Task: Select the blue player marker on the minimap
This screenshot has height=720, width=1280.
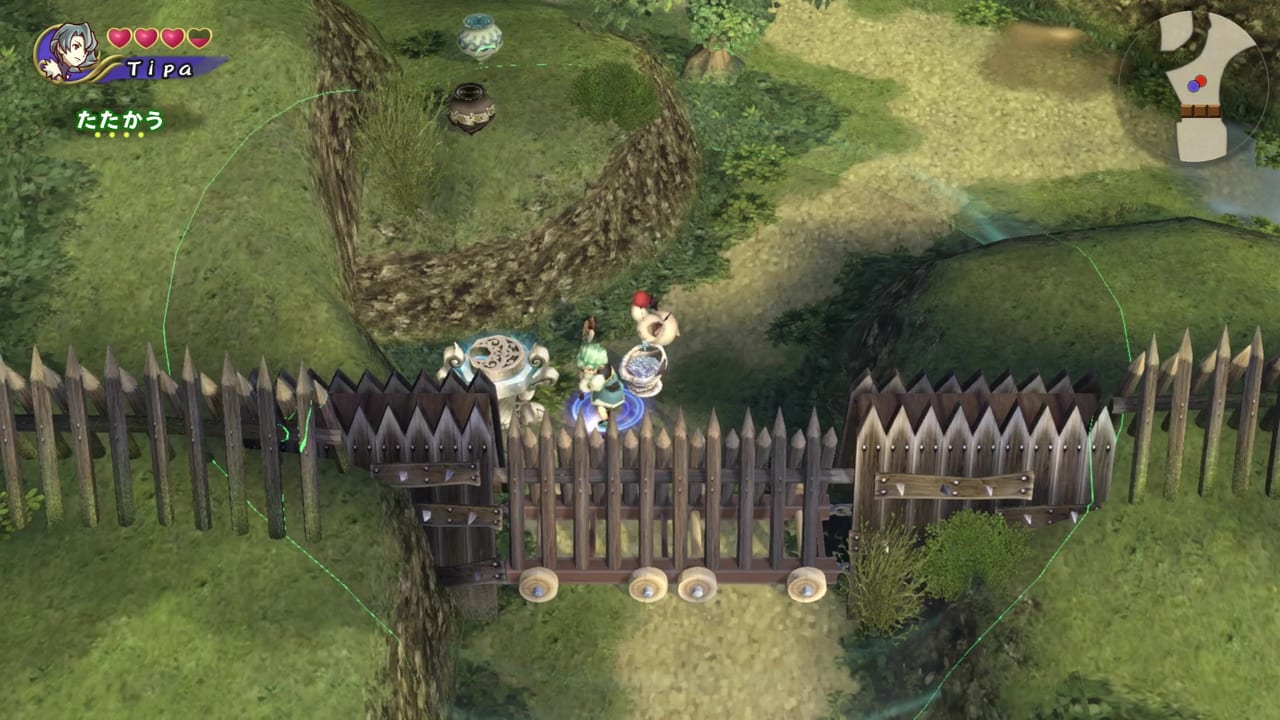Action: coord(1193,85)
